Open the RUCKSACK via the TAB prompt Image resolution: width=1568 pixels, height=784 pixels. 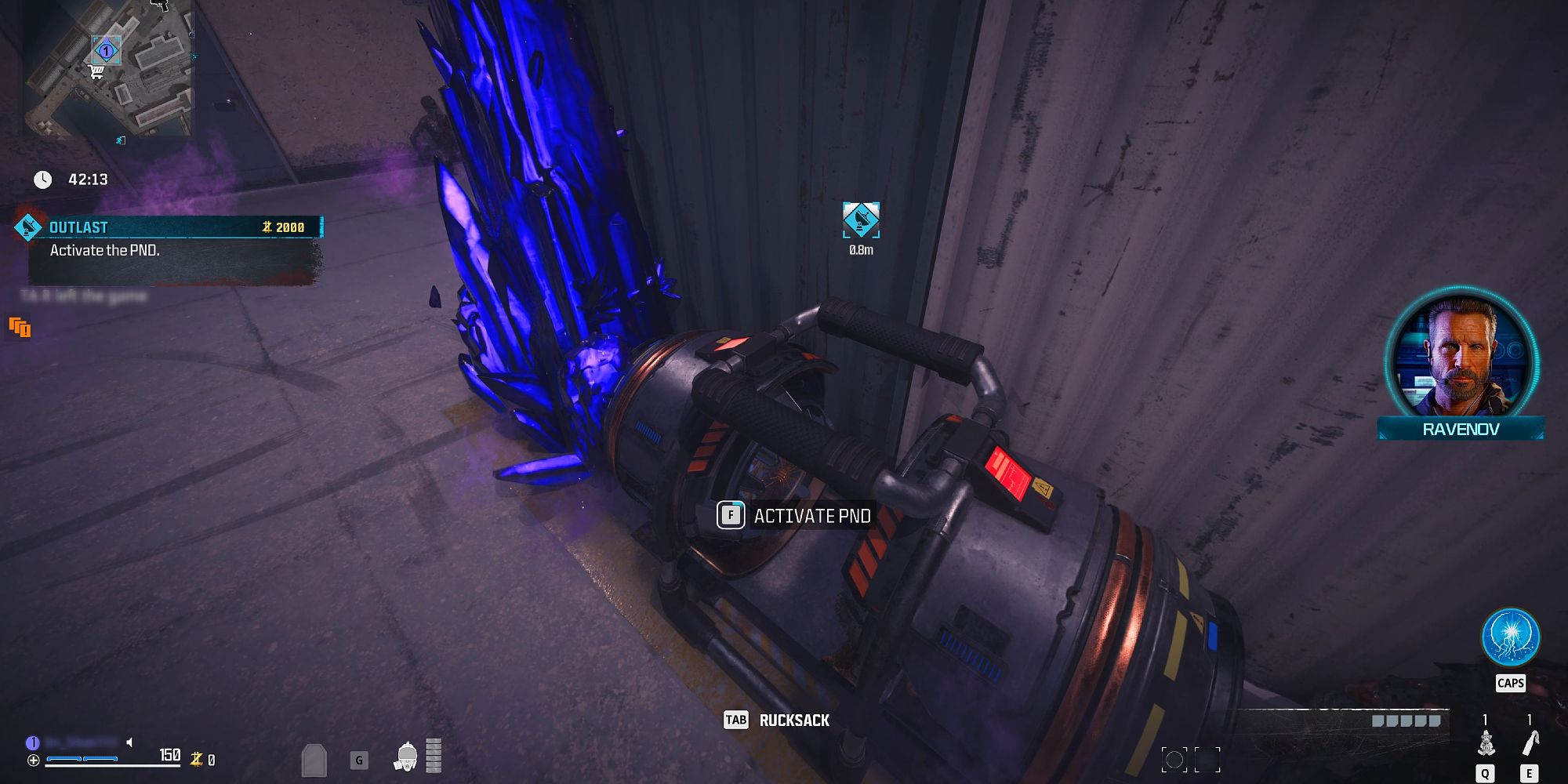click(x=776, y=720)
